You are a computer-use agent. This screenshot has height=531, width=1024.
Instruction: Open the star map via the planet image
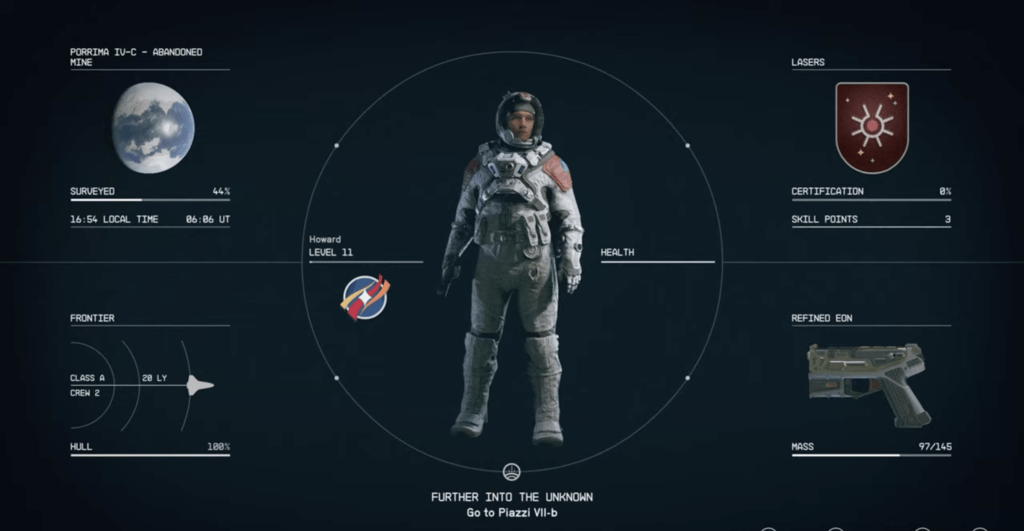pos(153,127)
